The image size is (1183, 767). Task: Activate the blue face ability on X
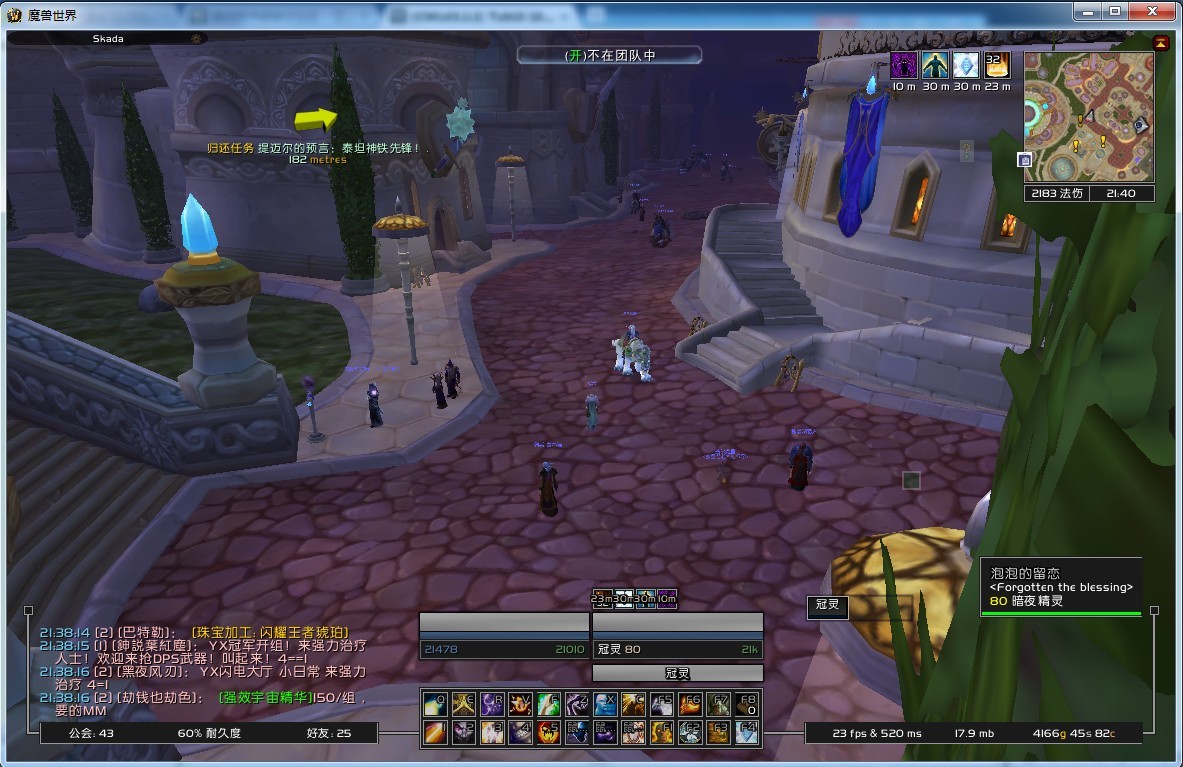click(x=605, y=704)
